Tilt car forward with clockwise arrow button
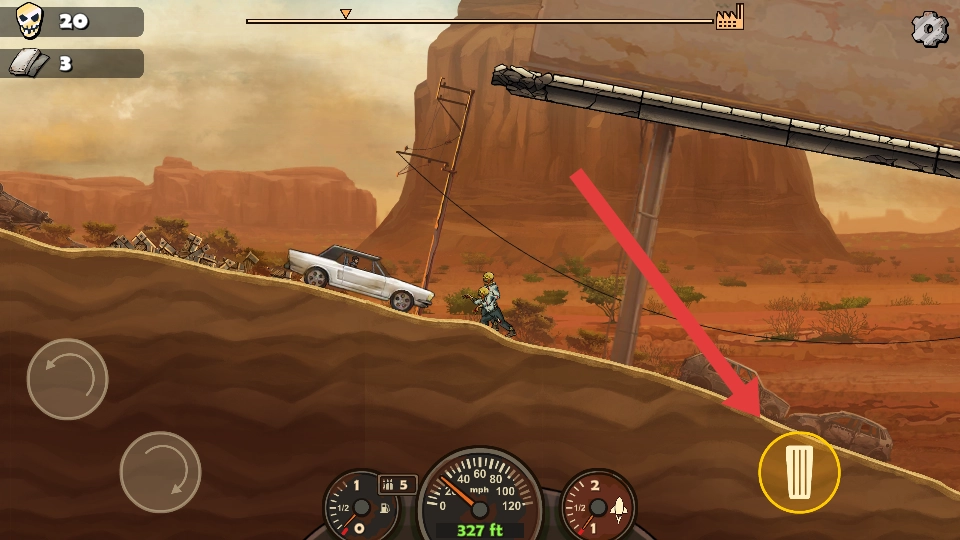The image size is (960, 540). (160, 471)
